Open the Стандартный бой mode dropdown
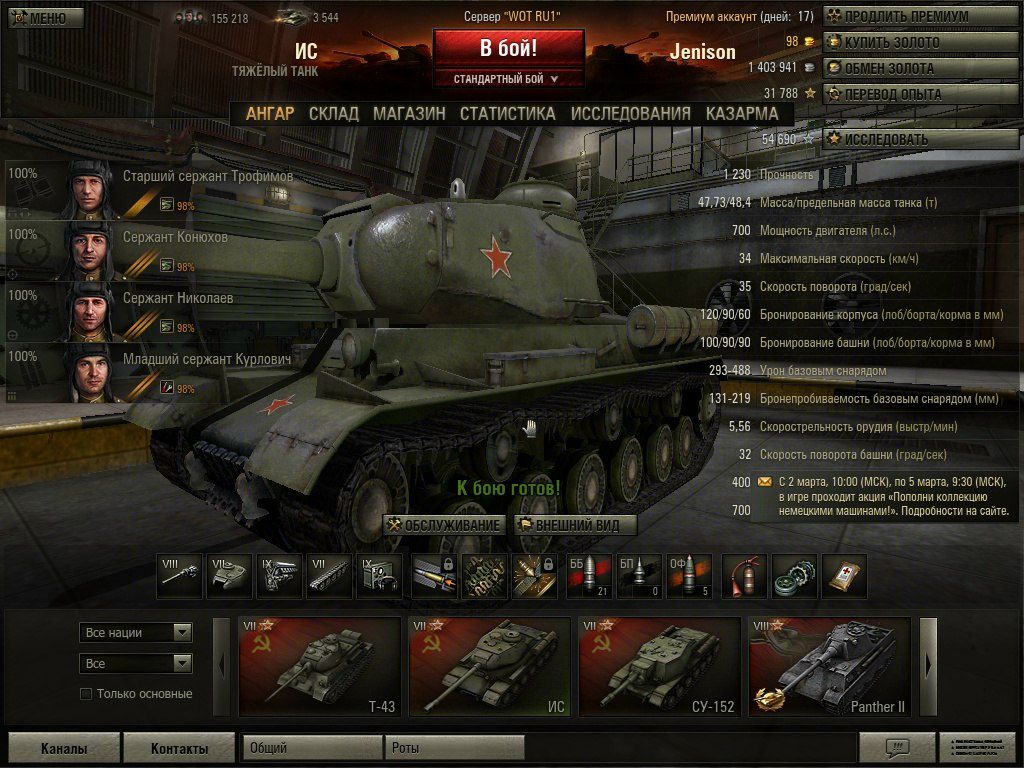This screenshot has width=1024, height=768. (x=507, y=78)
